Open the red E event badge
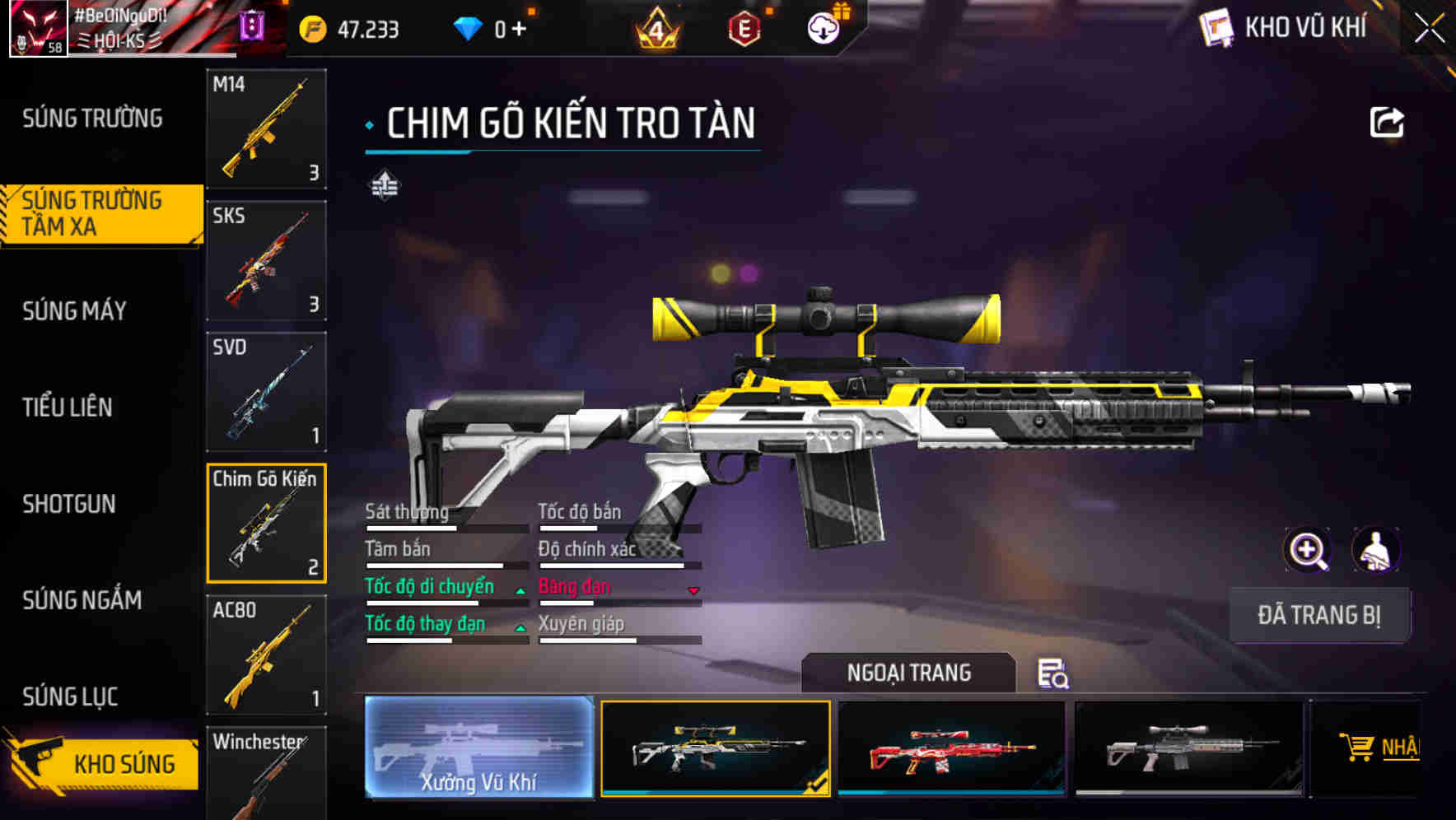This screenshot has height=820, width=1456. coord(745,29)
